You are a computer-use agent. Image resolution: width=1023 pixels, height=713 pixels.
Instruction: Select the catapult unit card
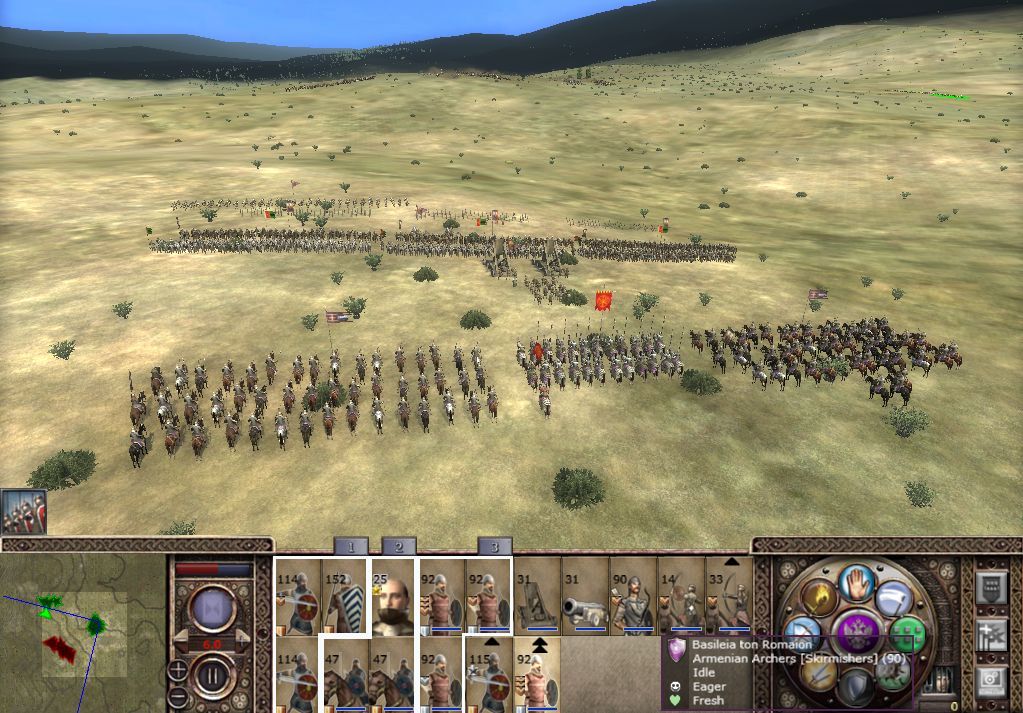coord(537,597)
